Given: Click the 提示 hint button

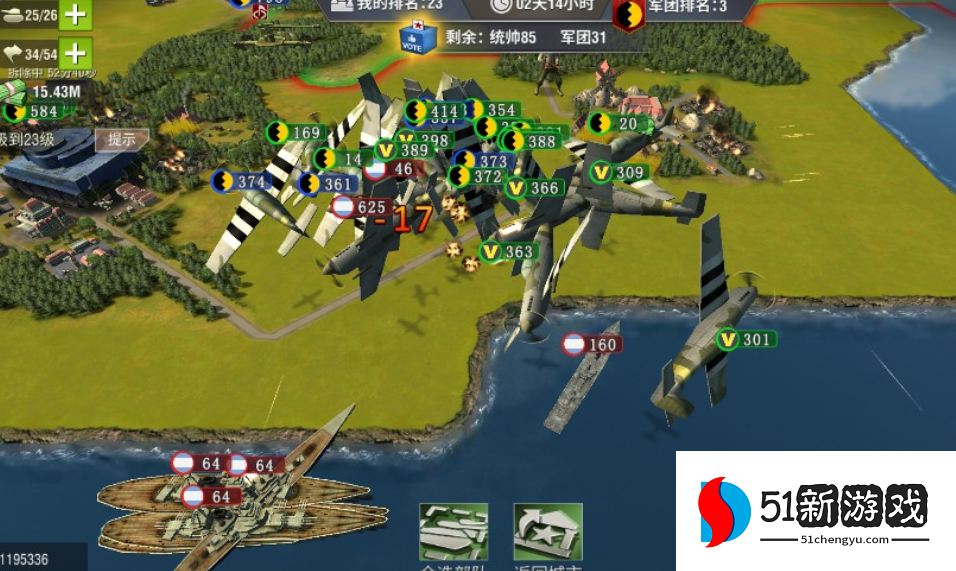Looking at the screenshot, I should tap(122, 139).
